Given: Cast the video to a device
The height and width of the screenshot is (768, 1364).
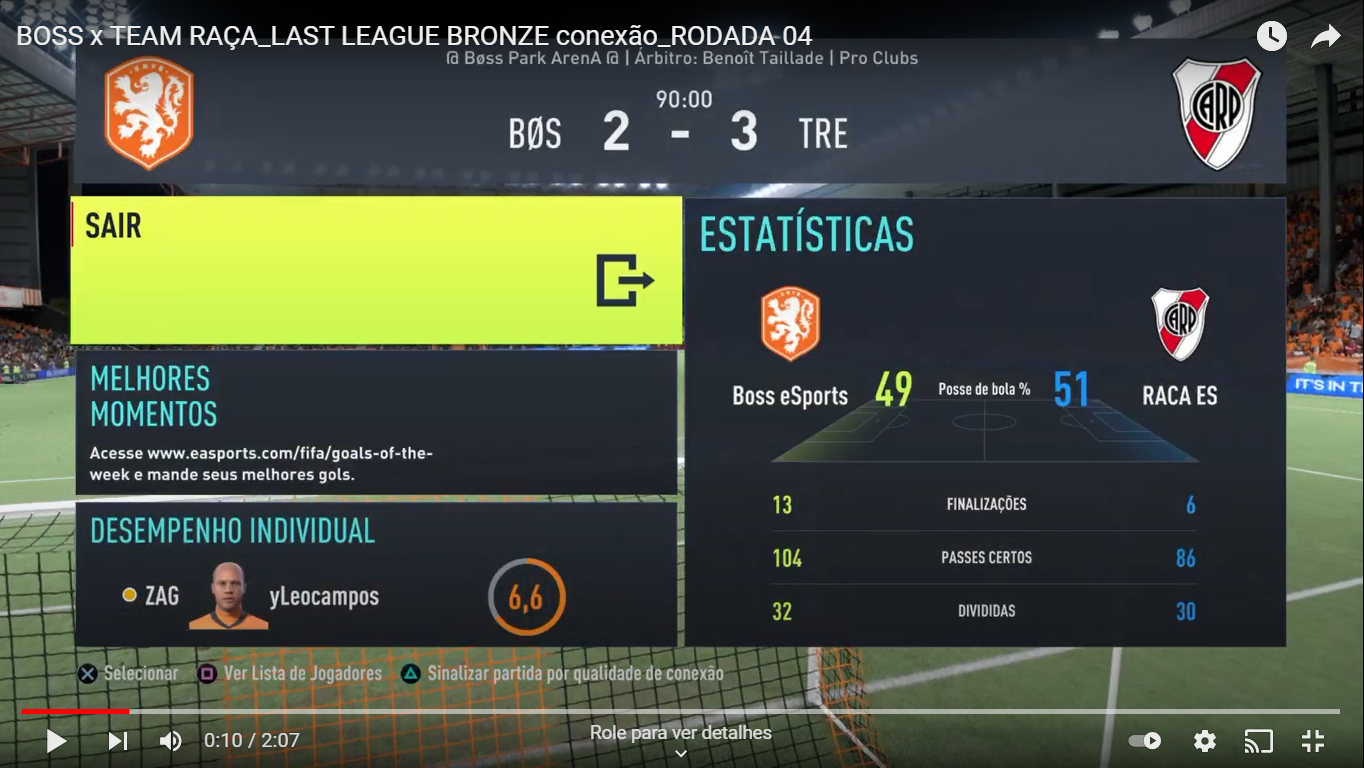Looking at the screenshot, I should (1258, 741).
